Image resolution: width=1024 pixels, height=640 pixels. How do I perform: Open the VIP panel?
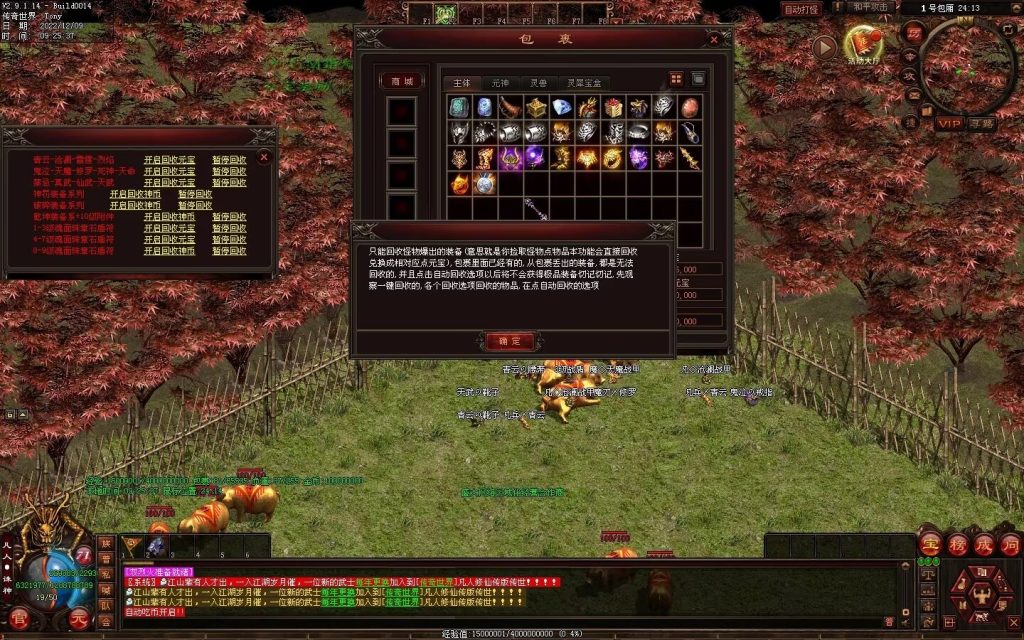point(948,123)
